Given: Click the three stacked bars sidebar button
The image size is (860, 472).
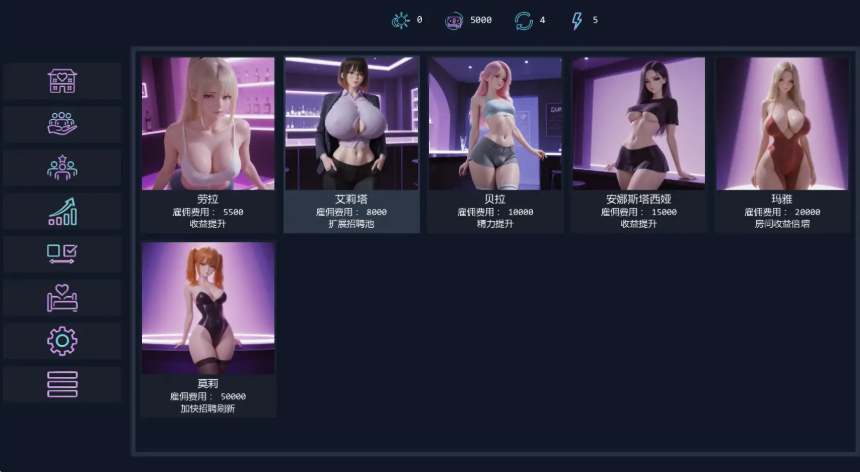Looking at the screenshot, I should (62, 384).
